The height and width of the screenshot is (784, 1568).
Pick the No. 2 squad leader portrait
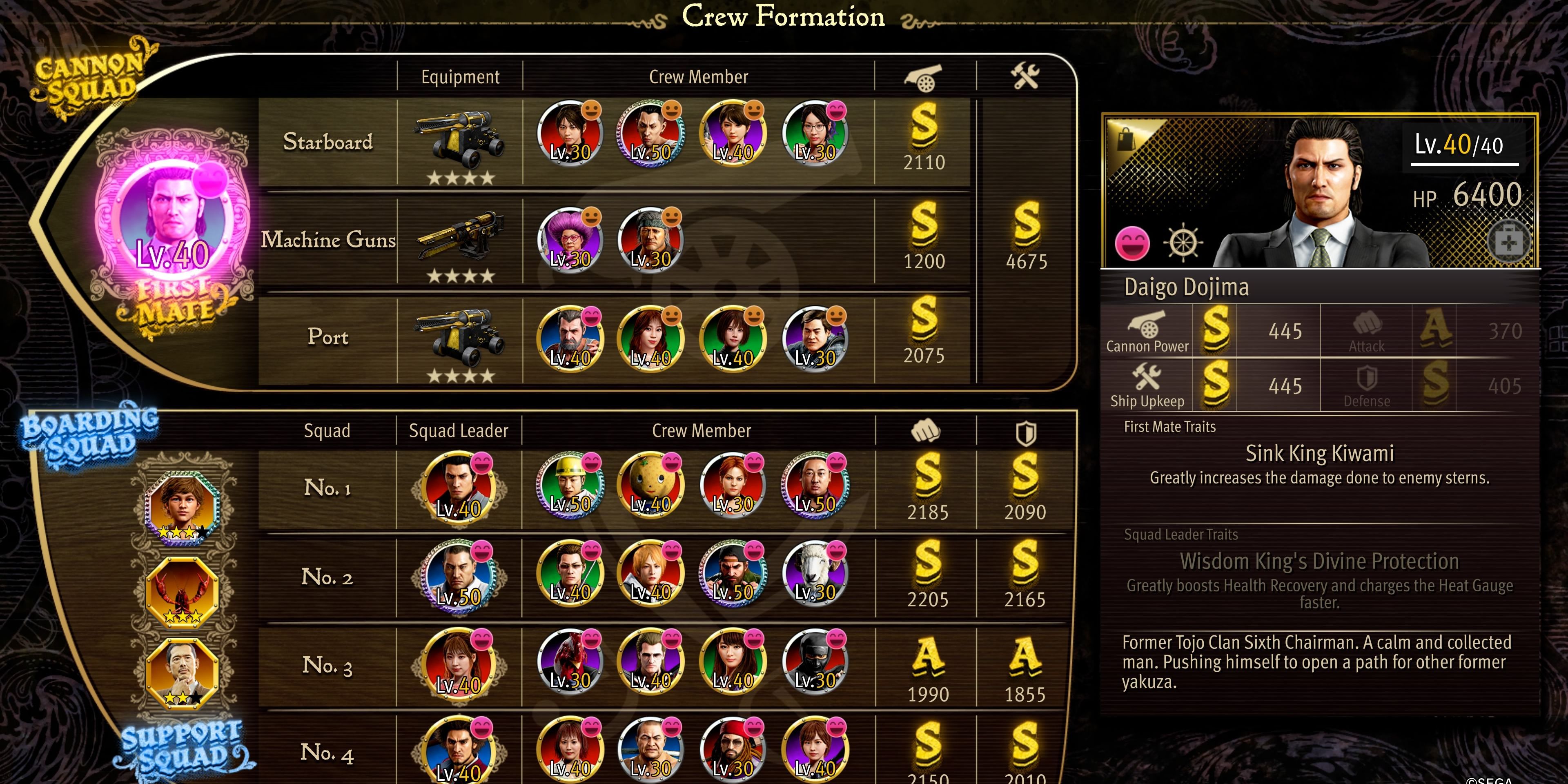tap(458, 576)
